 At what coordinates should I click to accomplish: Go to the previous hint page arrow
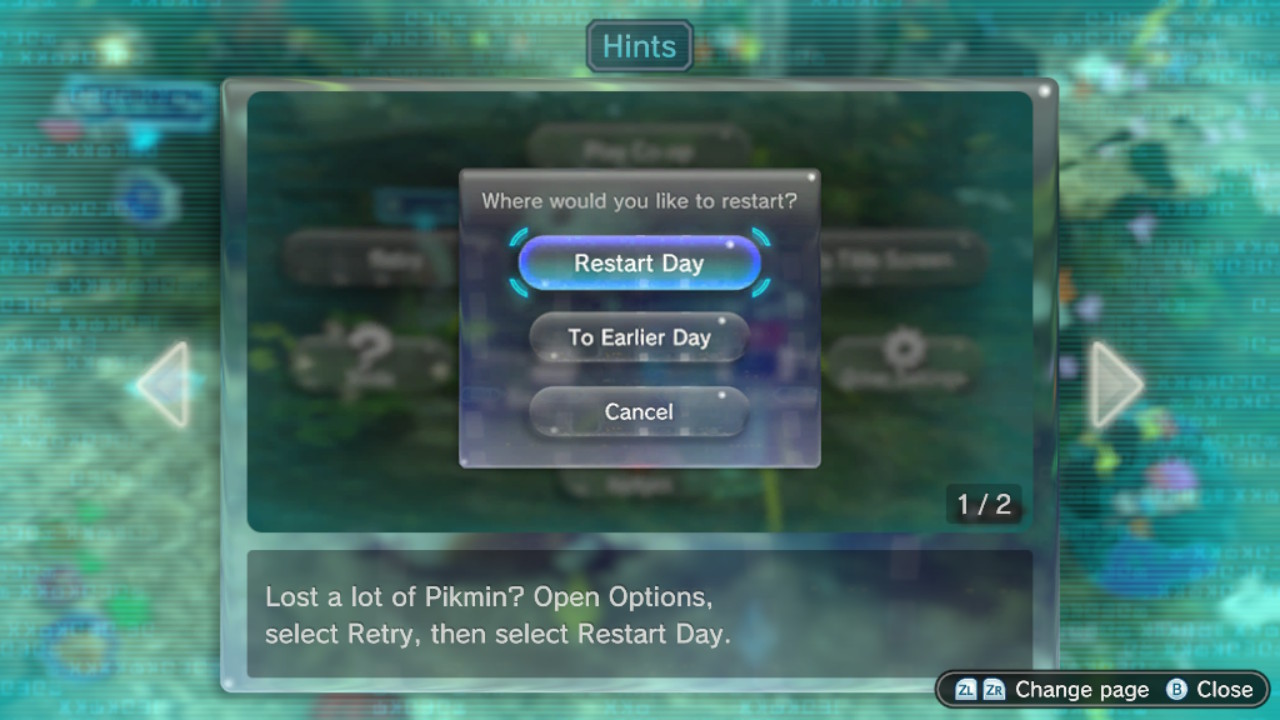[164, 384]
